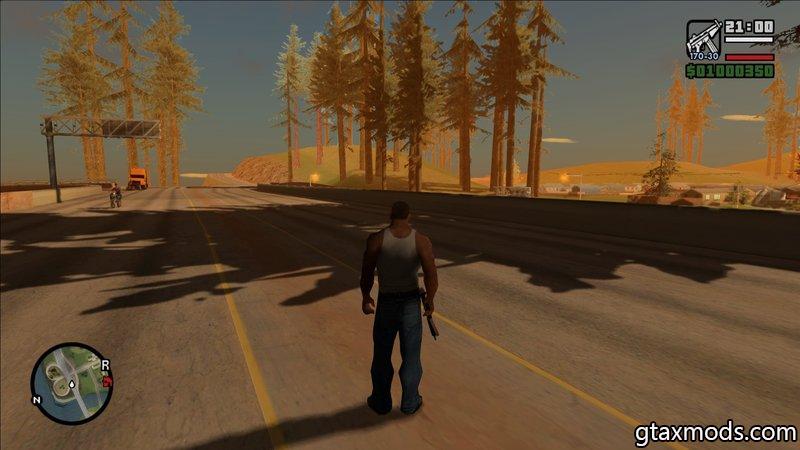Select the red house marker on minimap
Viewport: 800px width, 450px height.
(107, 380)
